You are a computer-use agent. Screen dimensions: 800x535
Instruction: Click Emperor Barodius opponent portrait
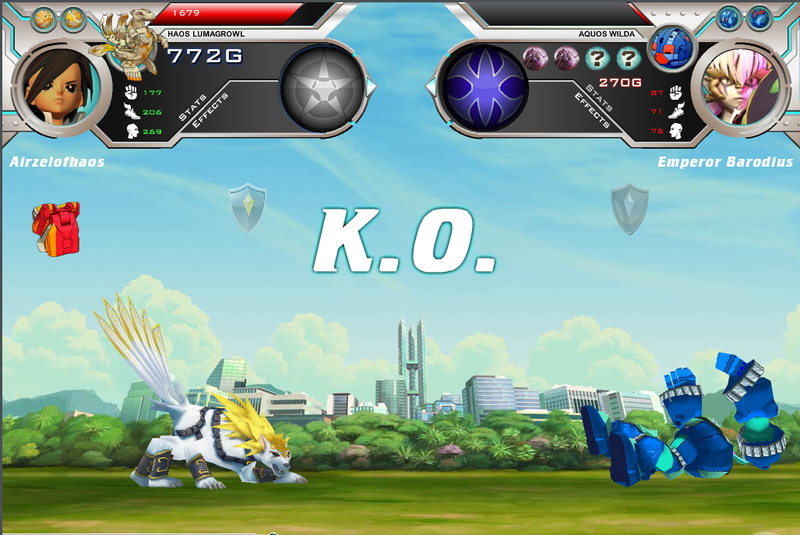[x=740, y=88]
